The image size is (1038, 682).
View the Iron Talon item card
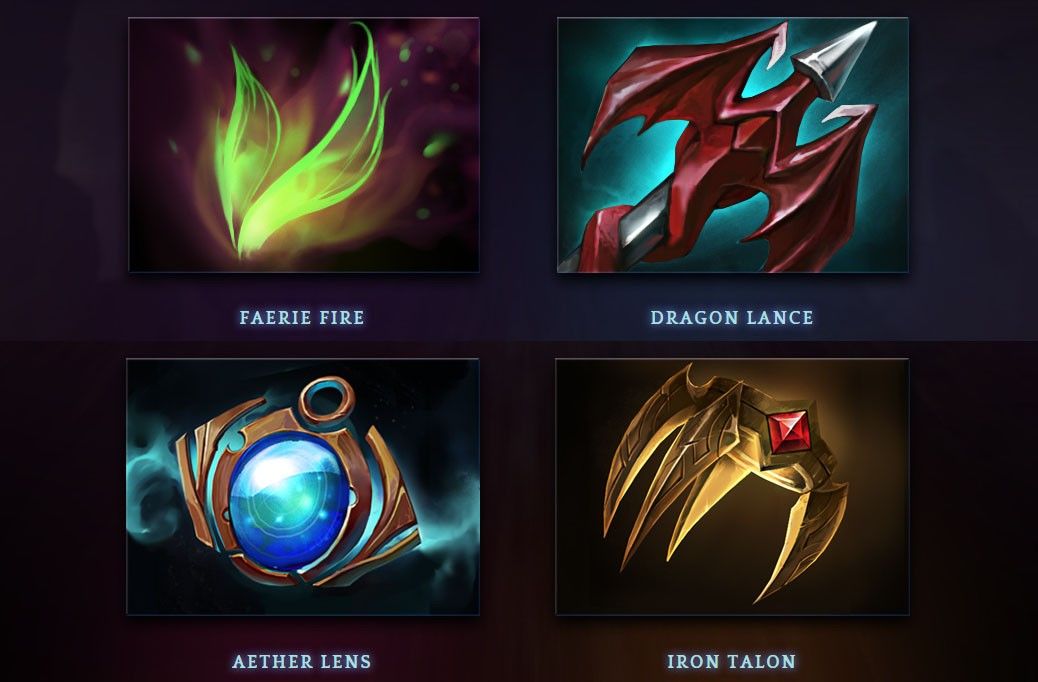coord(732,487)
